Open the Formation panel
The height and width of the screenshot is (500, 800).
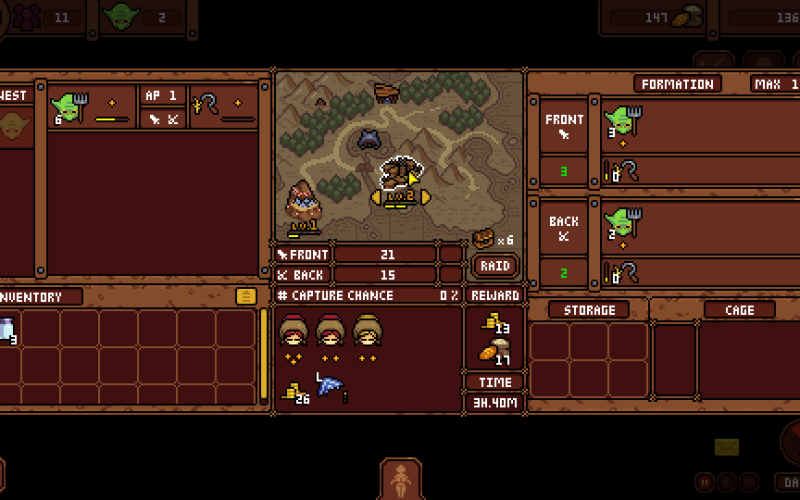click(678, 84)
